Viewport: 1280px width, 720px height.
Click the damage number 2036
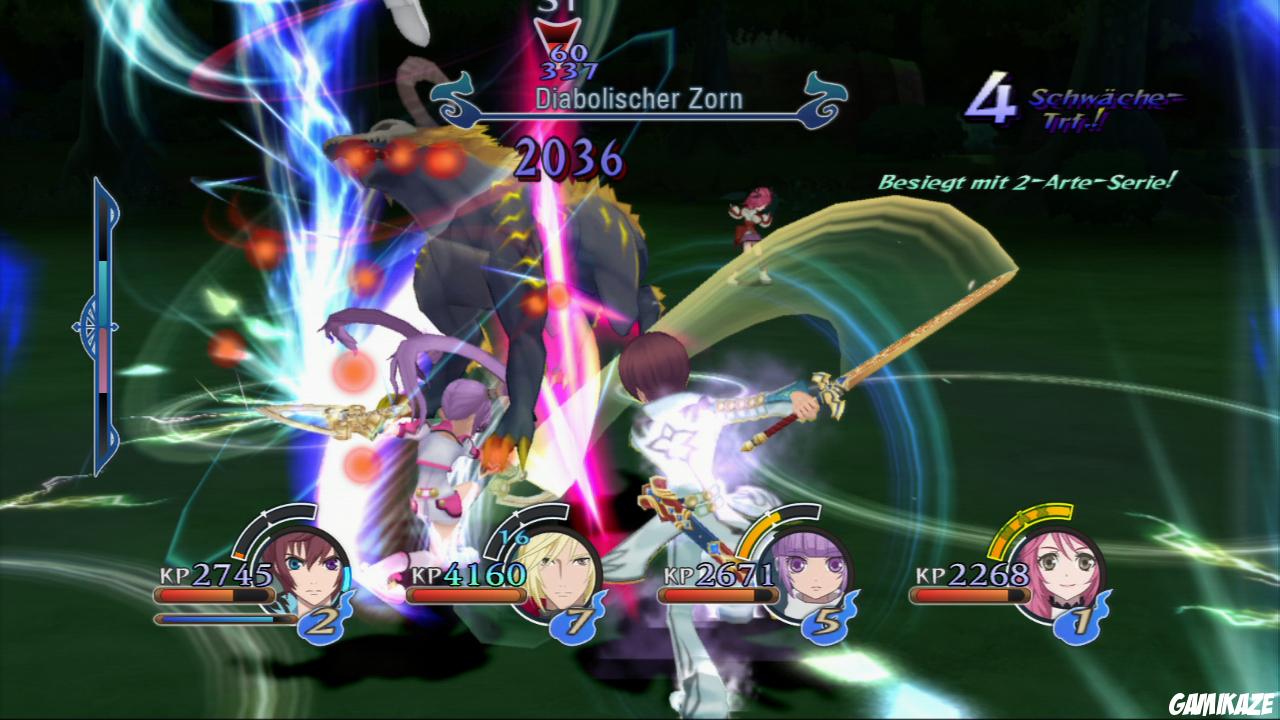pos(567,158)
